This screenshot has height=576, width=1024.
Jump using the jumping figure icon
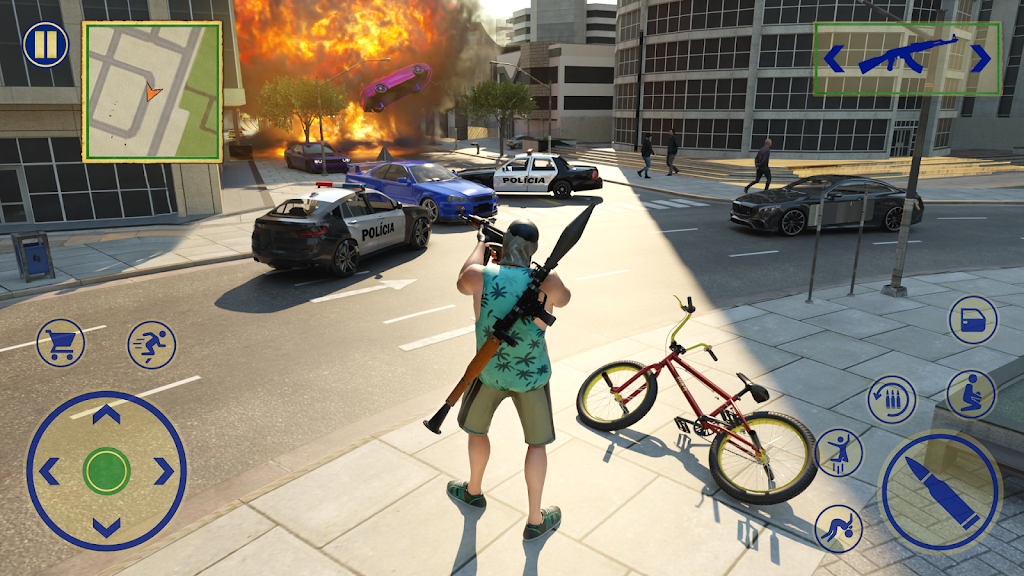pos(839,453)
